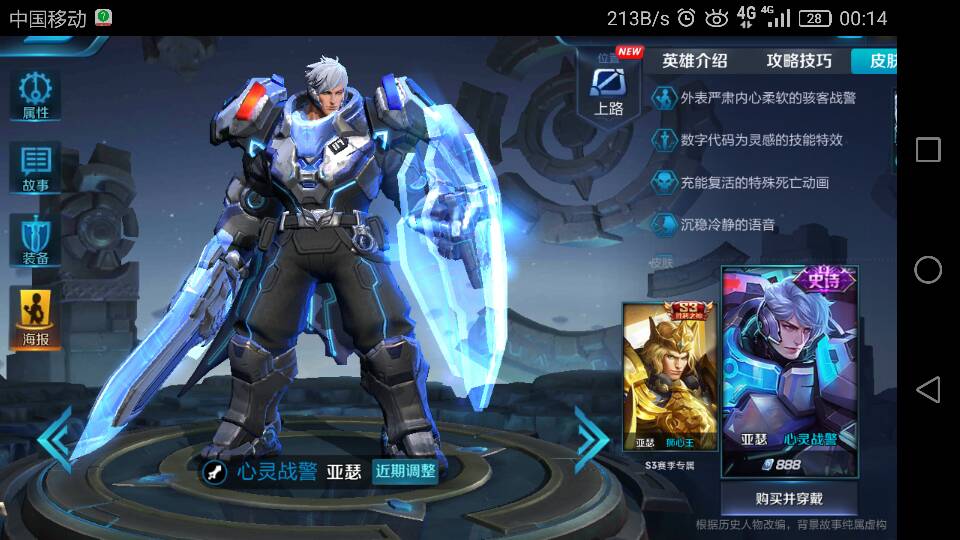Select the 皮肤 skins tab

click(x=878, y=61)
